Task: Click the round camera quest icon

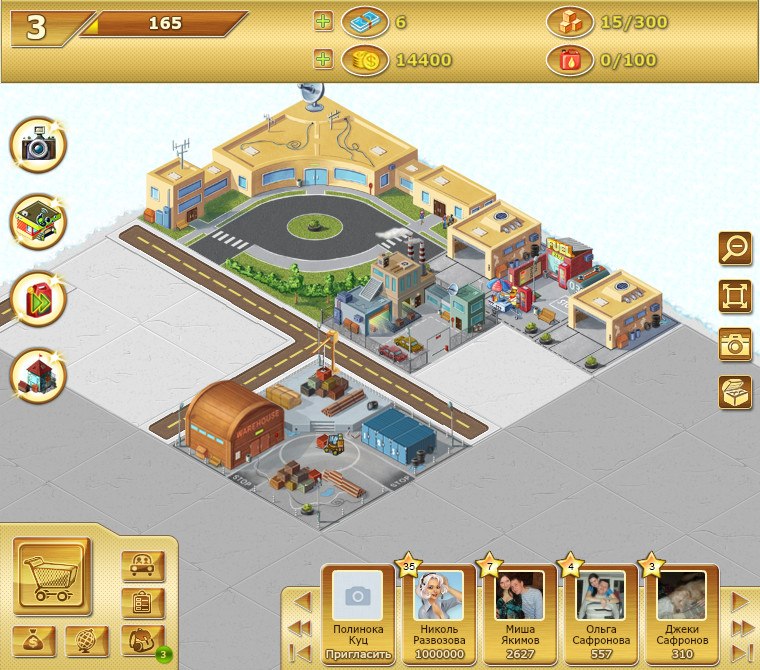Action: click(x=38, y=146)
